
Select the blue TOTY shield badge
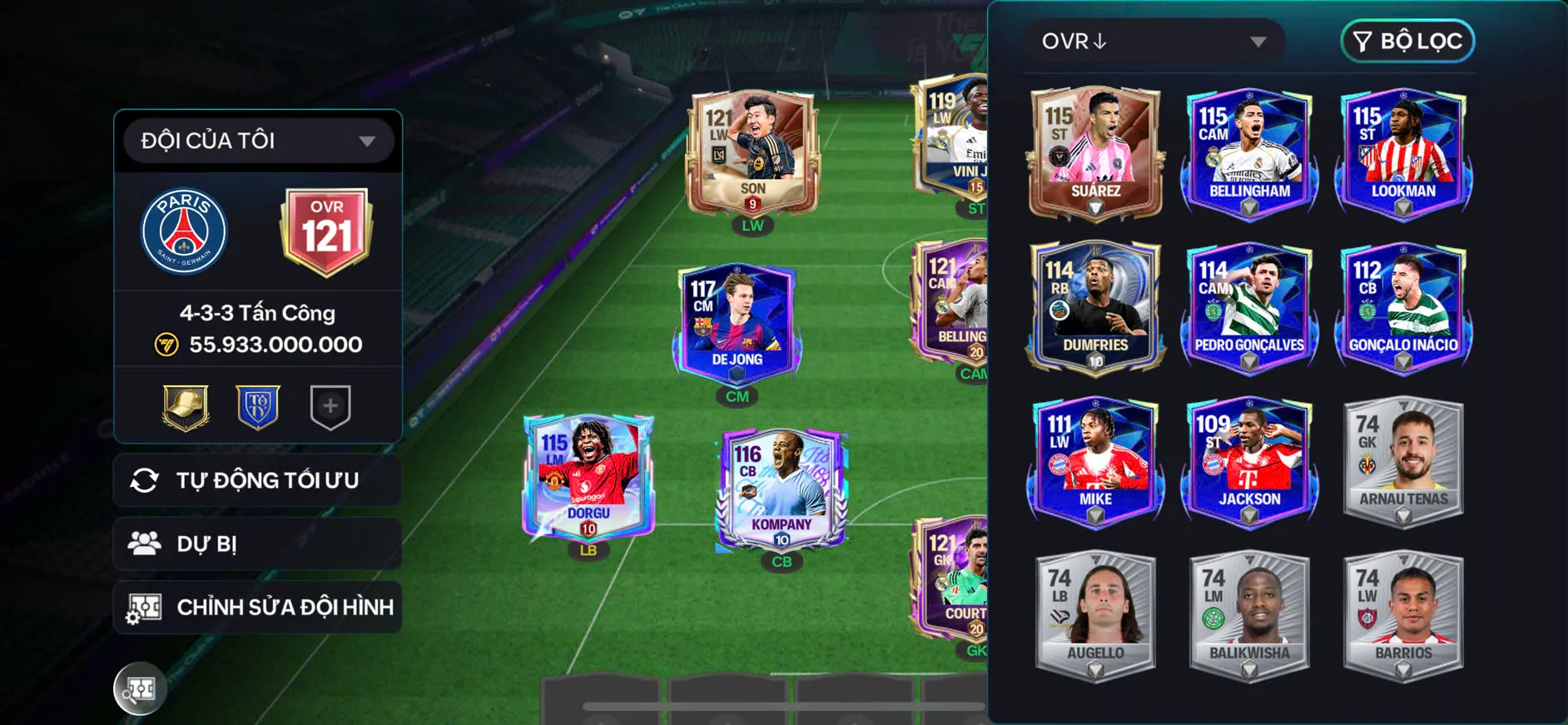(258, 406)
